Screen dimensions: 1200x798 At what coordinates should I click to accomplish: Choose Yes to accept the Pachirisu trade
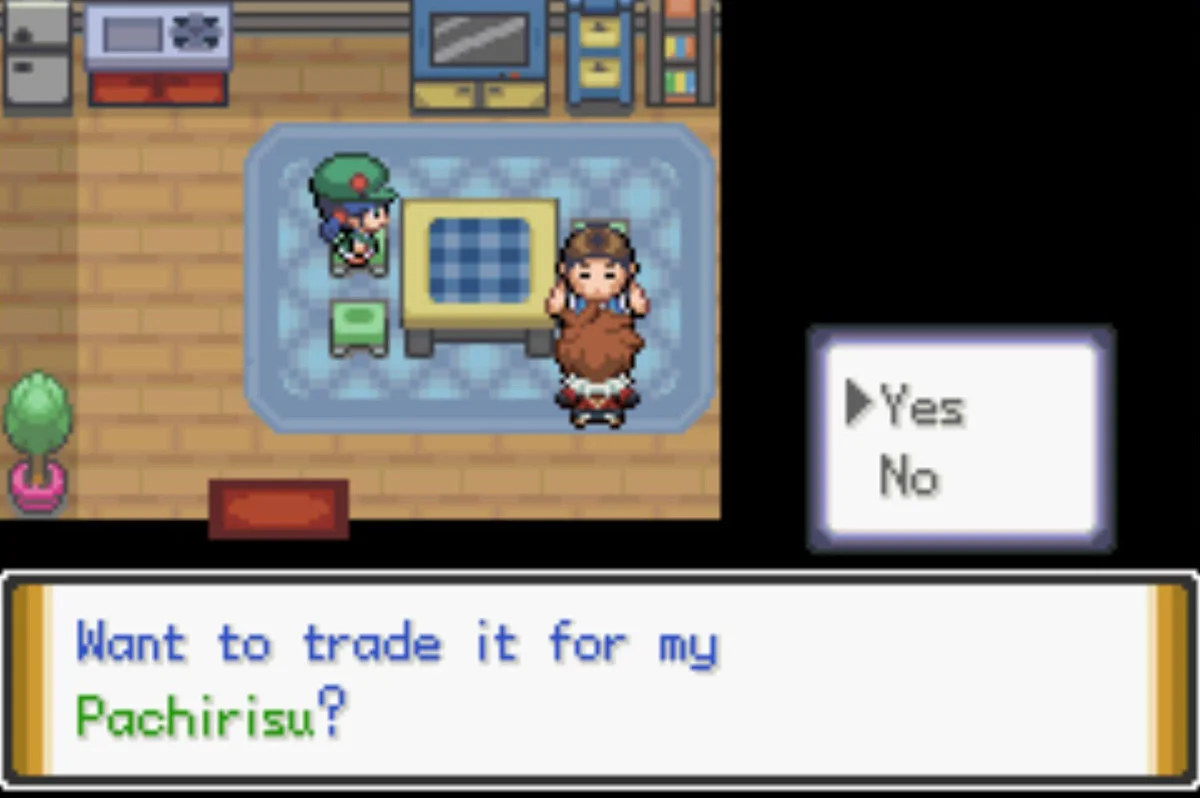(921, 407)
